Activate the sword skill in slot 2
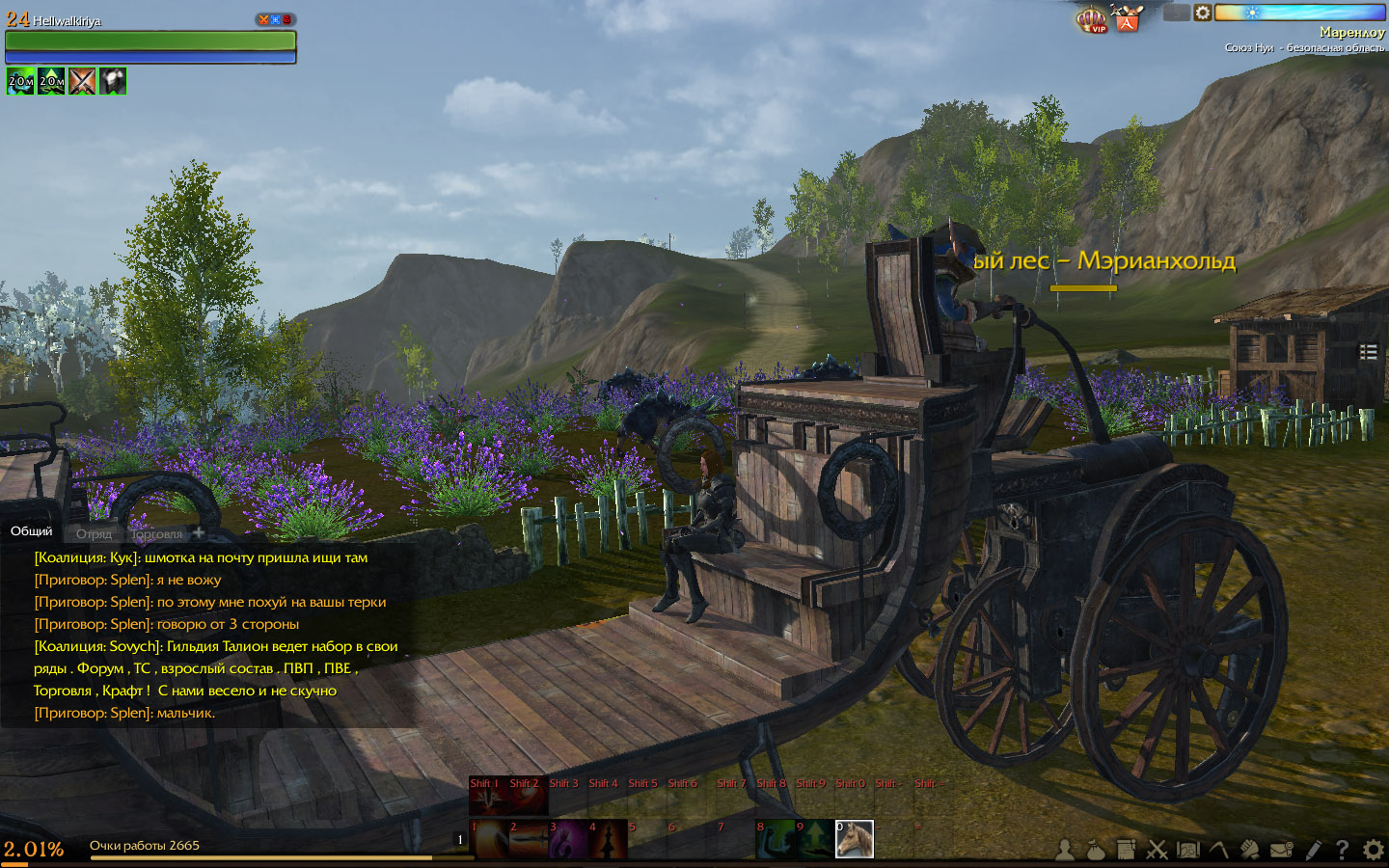The height and width of the screenshot is (868, 1389). 528,840
